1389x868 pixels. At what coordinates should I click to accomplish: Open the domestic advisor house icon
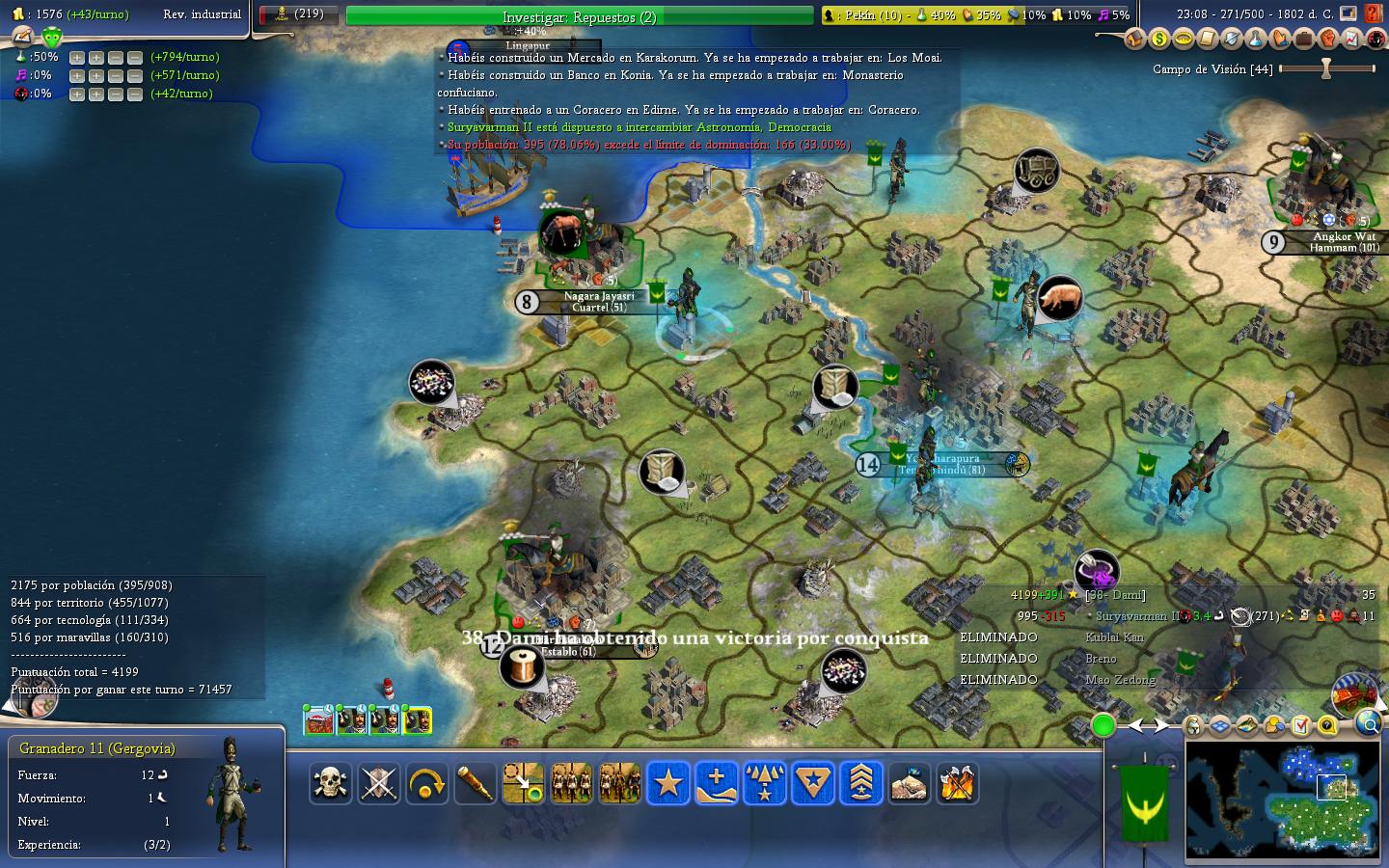(1134, 39)
